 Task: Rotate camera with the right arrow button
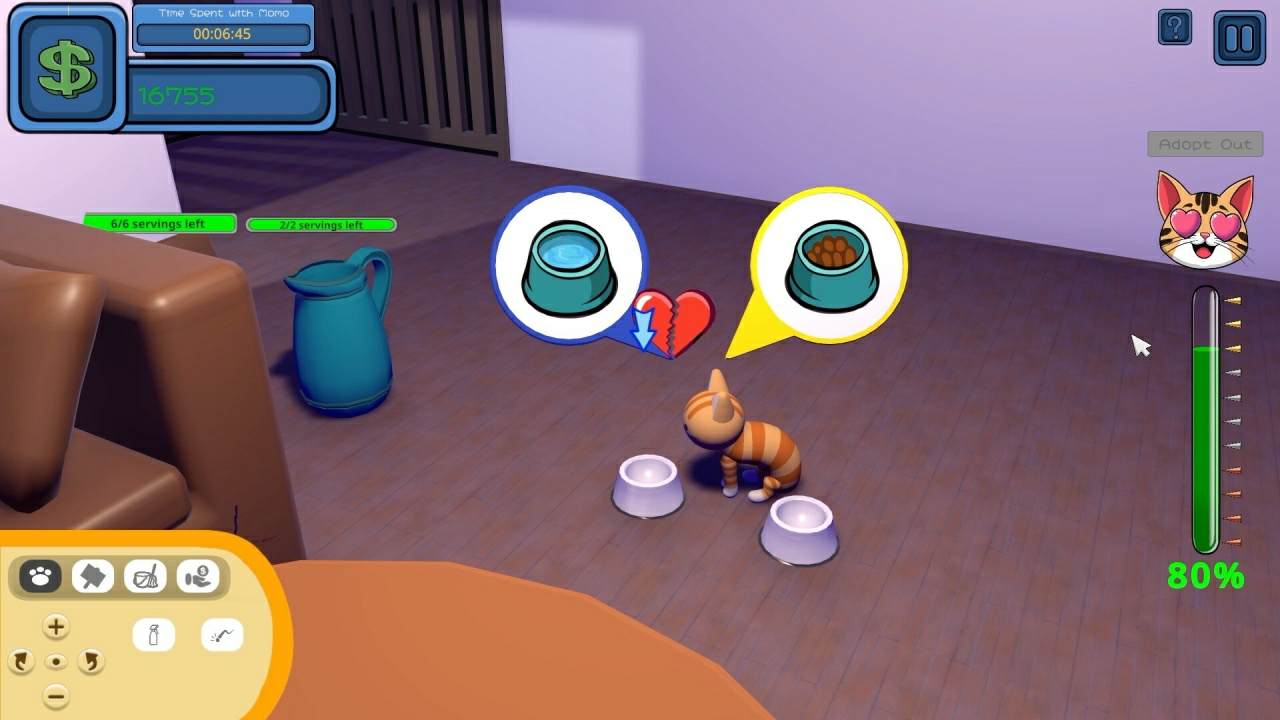91,661
